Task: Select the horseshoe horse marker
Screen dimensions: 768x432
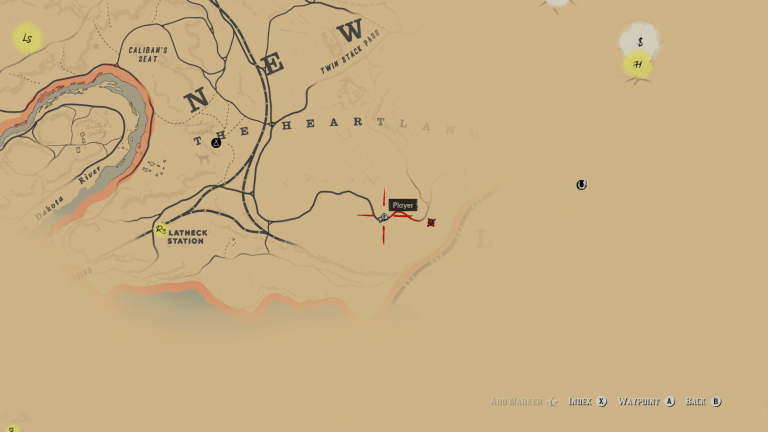Action: [x=581, y=185]
